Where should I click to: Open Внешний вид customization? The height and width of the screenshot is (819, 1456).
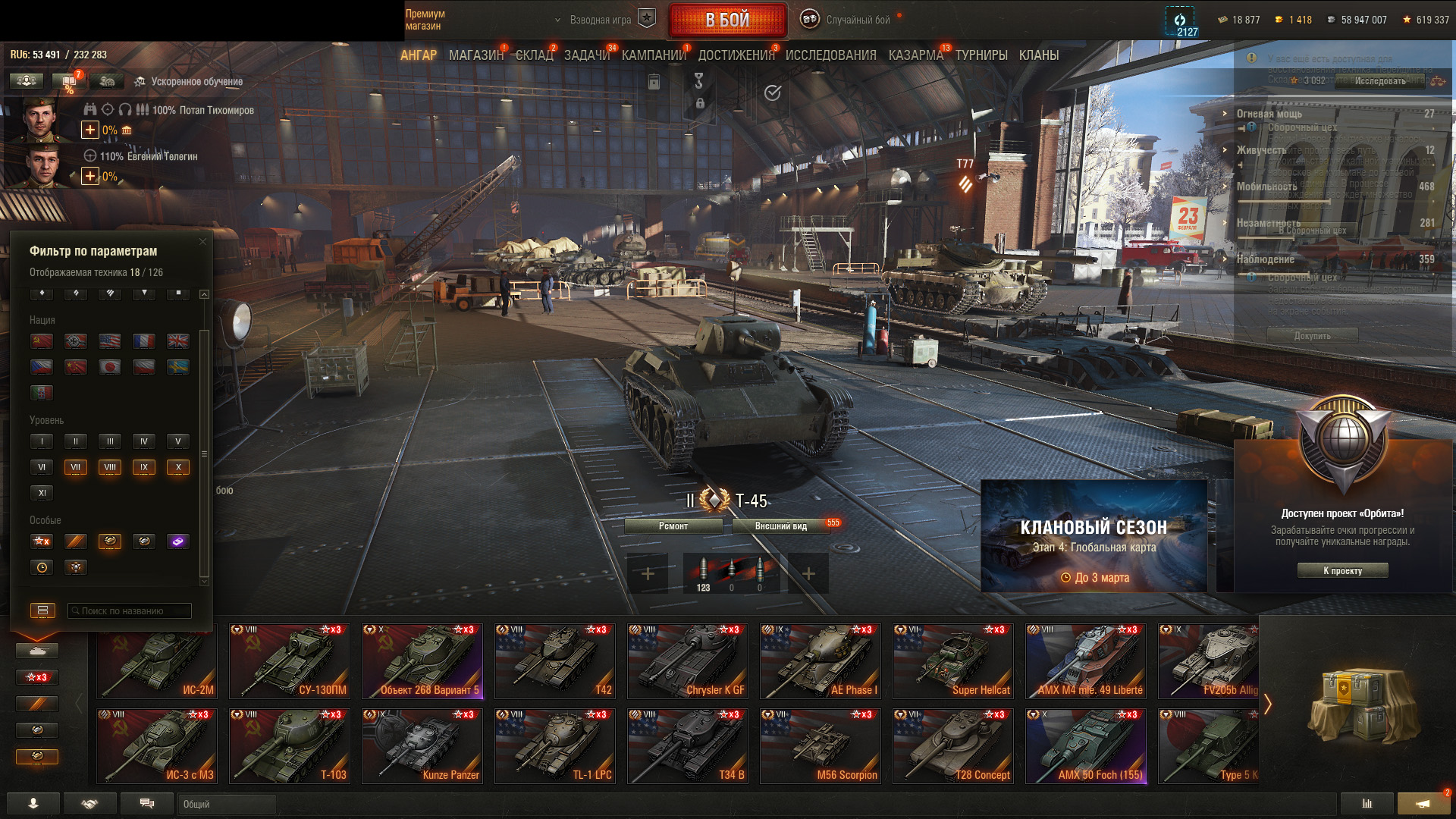[780, 526]
